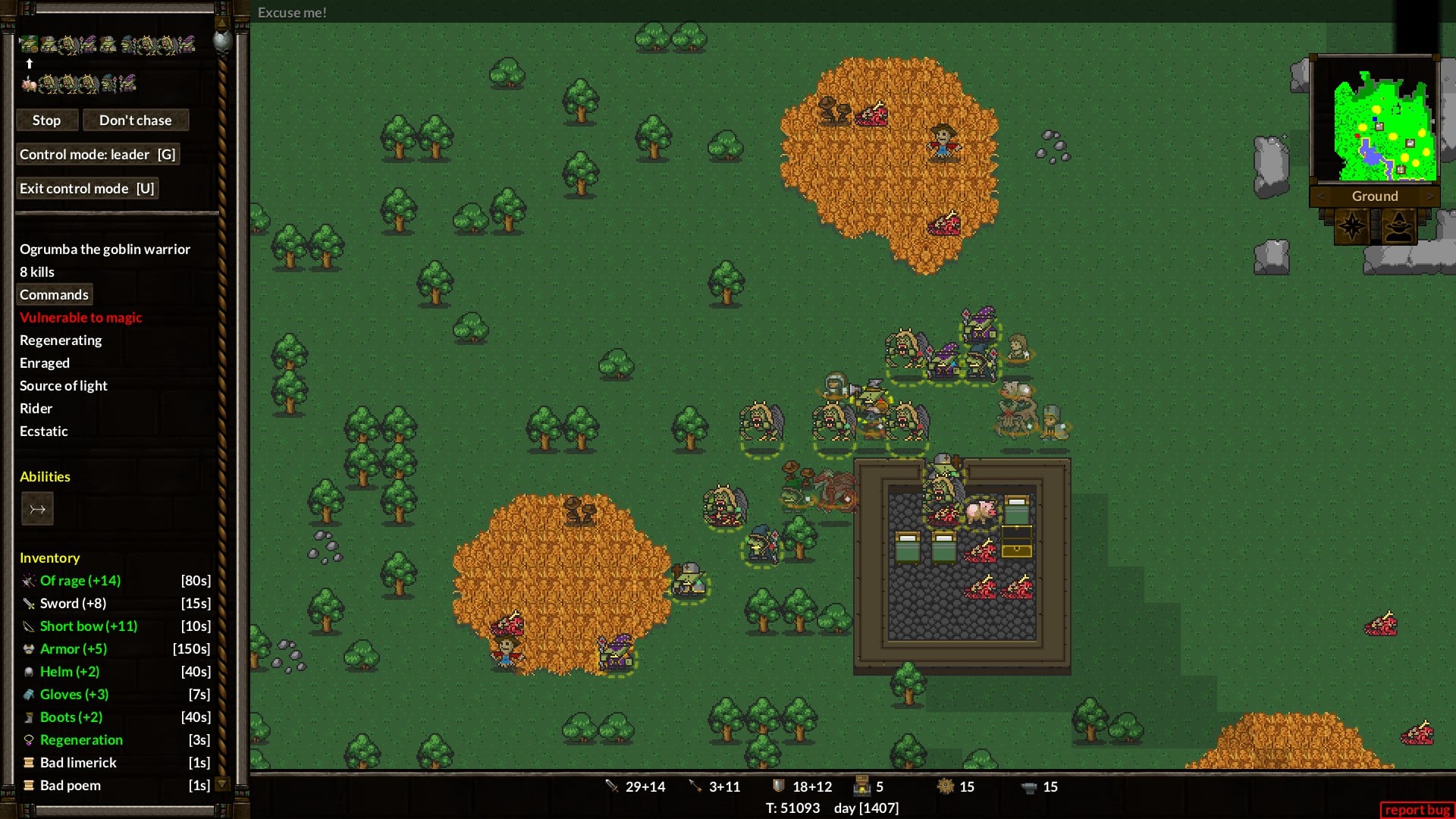Click the Regeneration inventory item
This screenshot has height=819, width=1456.
coord(81,740)
